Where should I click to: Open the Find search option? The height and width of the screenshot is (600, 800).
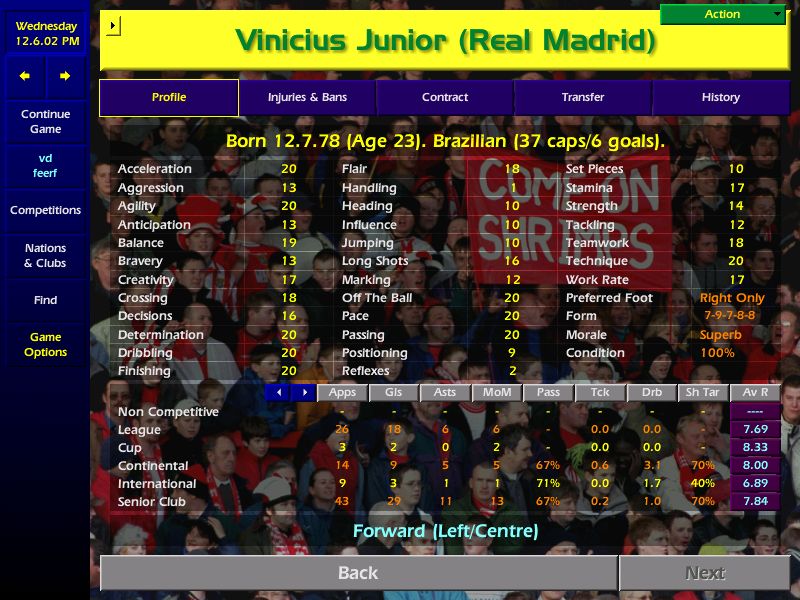coord(45,300)
